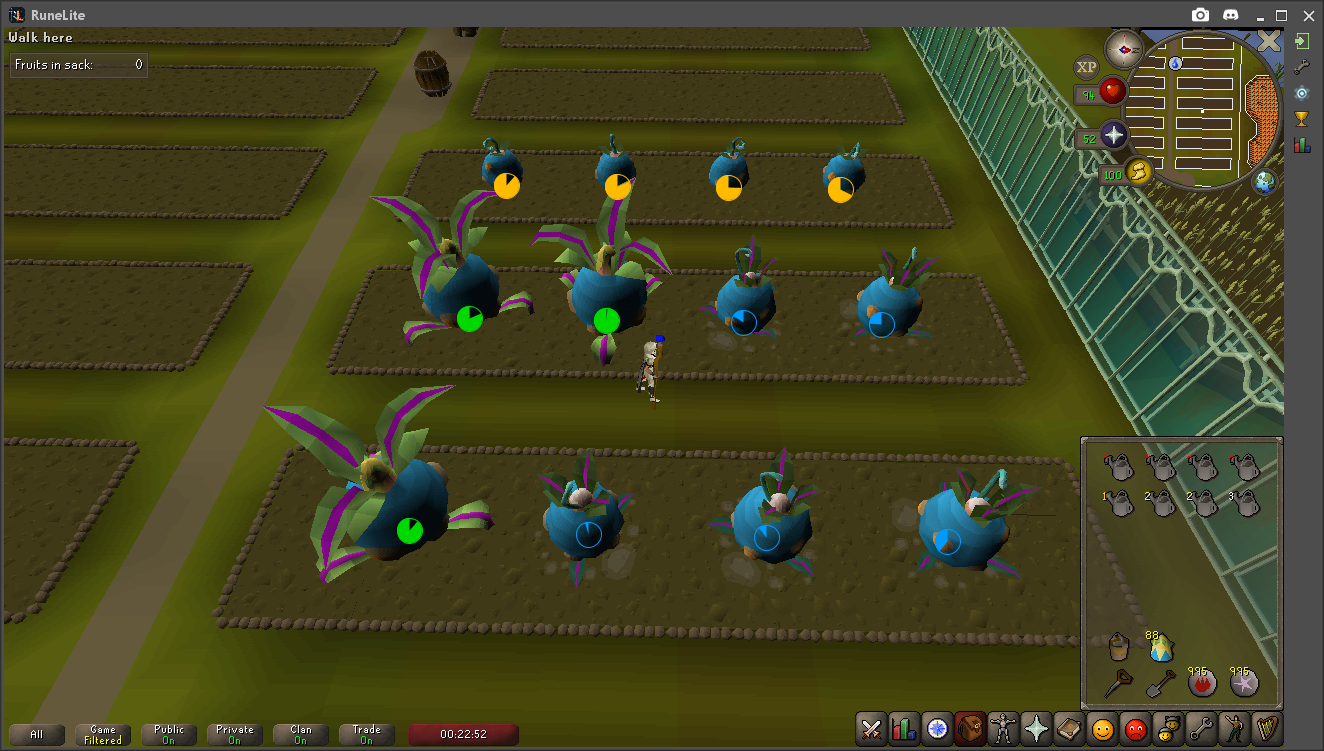The height and width of the screenshot is (751, 1324).
Task: Open the Friends List smiley tab
Action: tap(1102, 729)
